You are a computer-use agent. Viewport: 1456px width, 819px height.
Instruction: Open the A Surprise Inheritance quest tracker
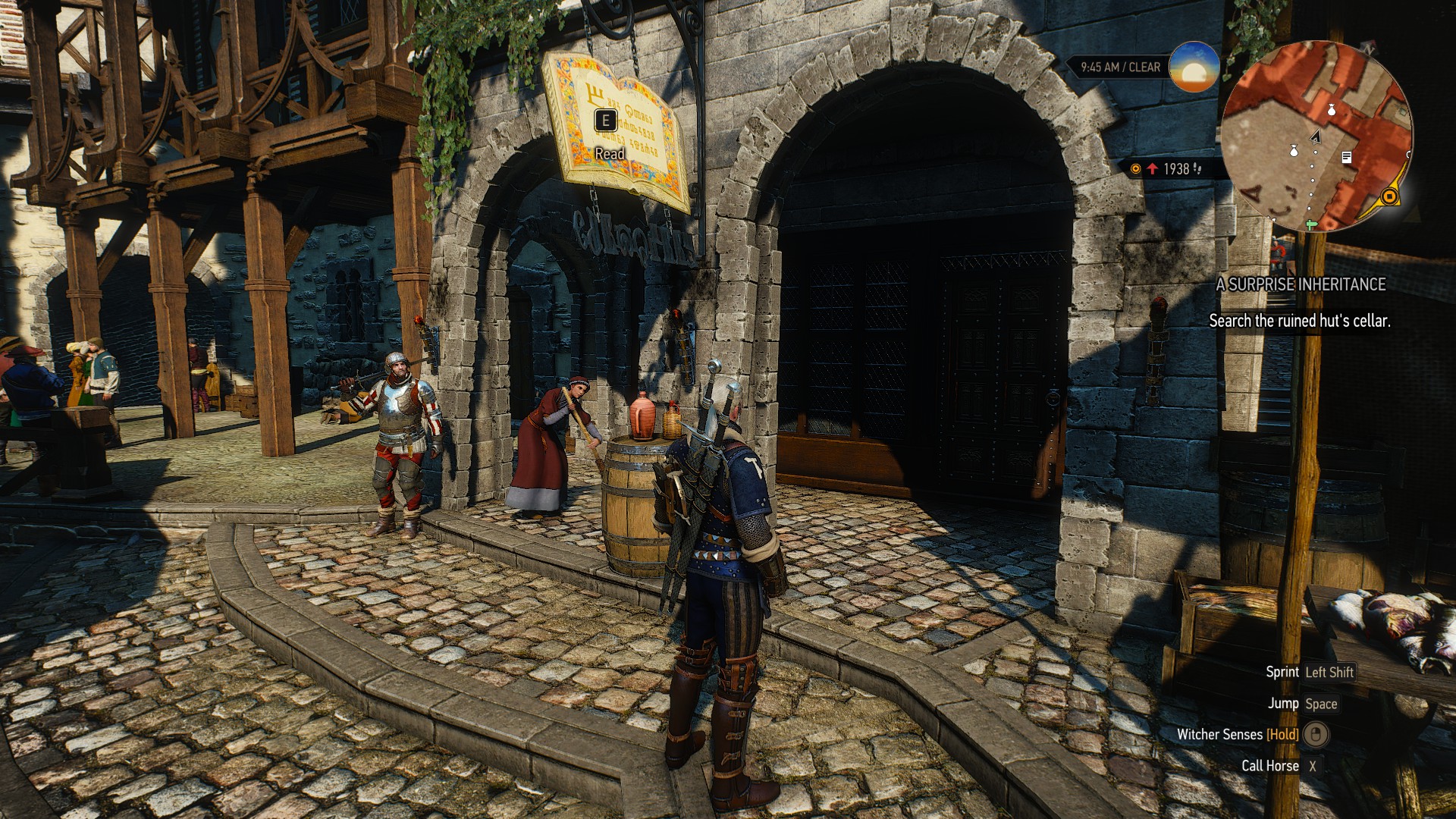tap(1301, 284)
